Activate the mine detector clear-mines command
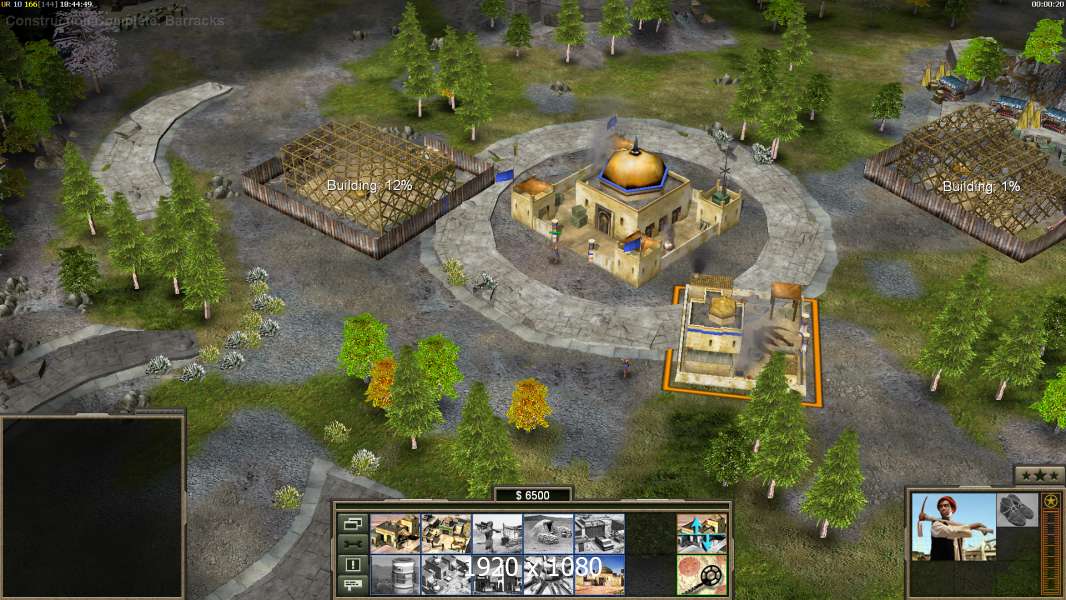Screen dimensions: 1066x600 click(701, 575)
